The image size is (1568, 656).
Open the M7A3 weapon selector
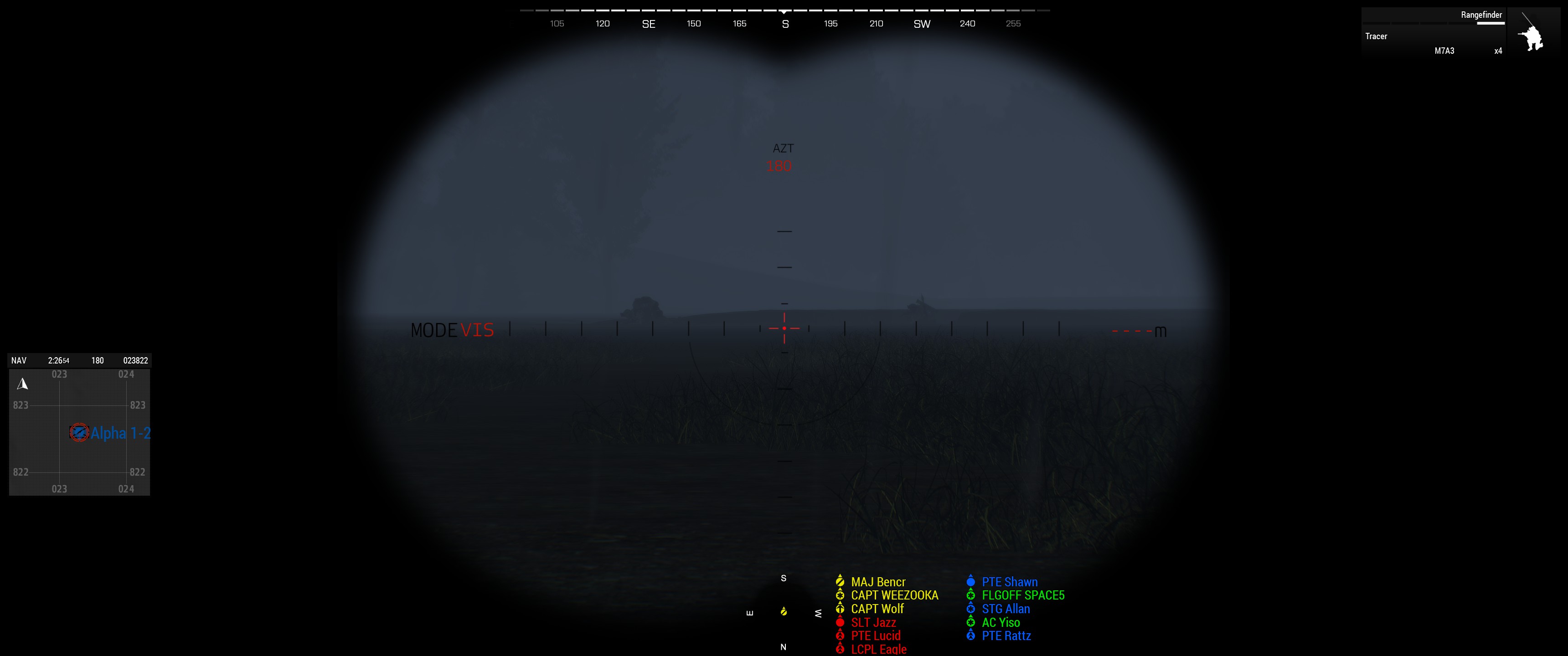pyautogui.click(x=1444, y=51)
